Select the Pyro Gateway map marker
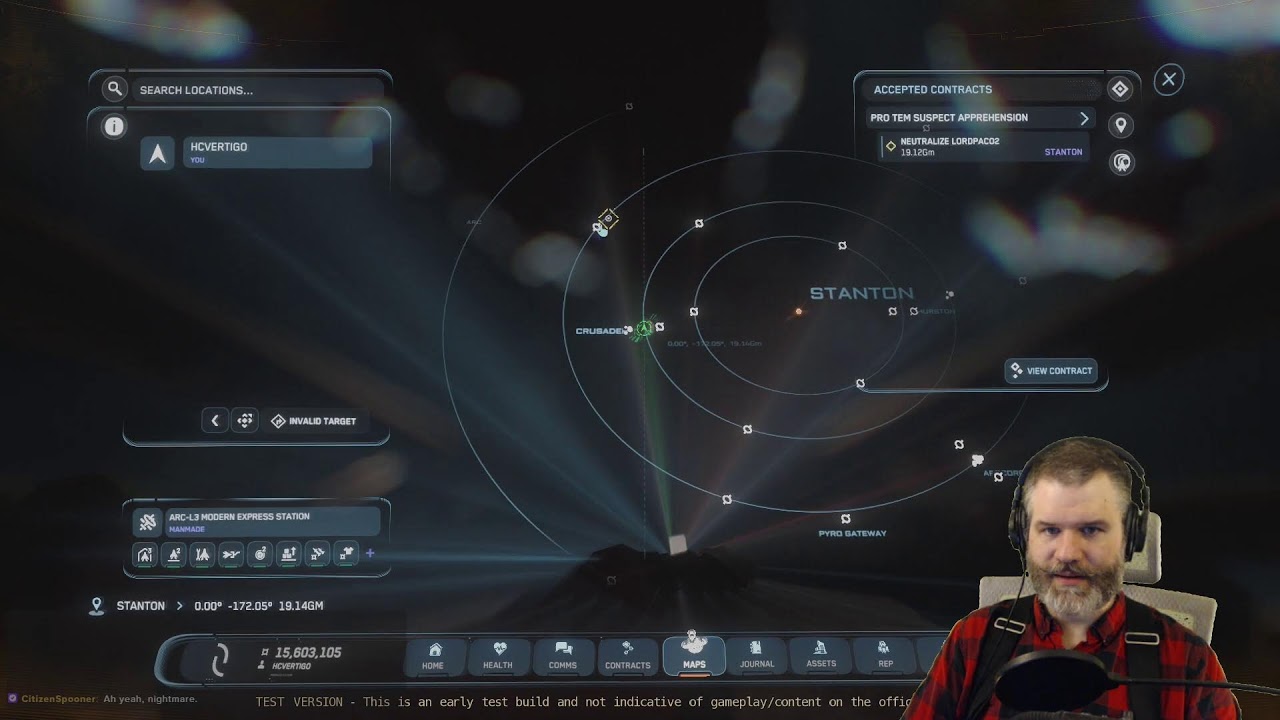1280x720 pixels. (x=846, y=519)
